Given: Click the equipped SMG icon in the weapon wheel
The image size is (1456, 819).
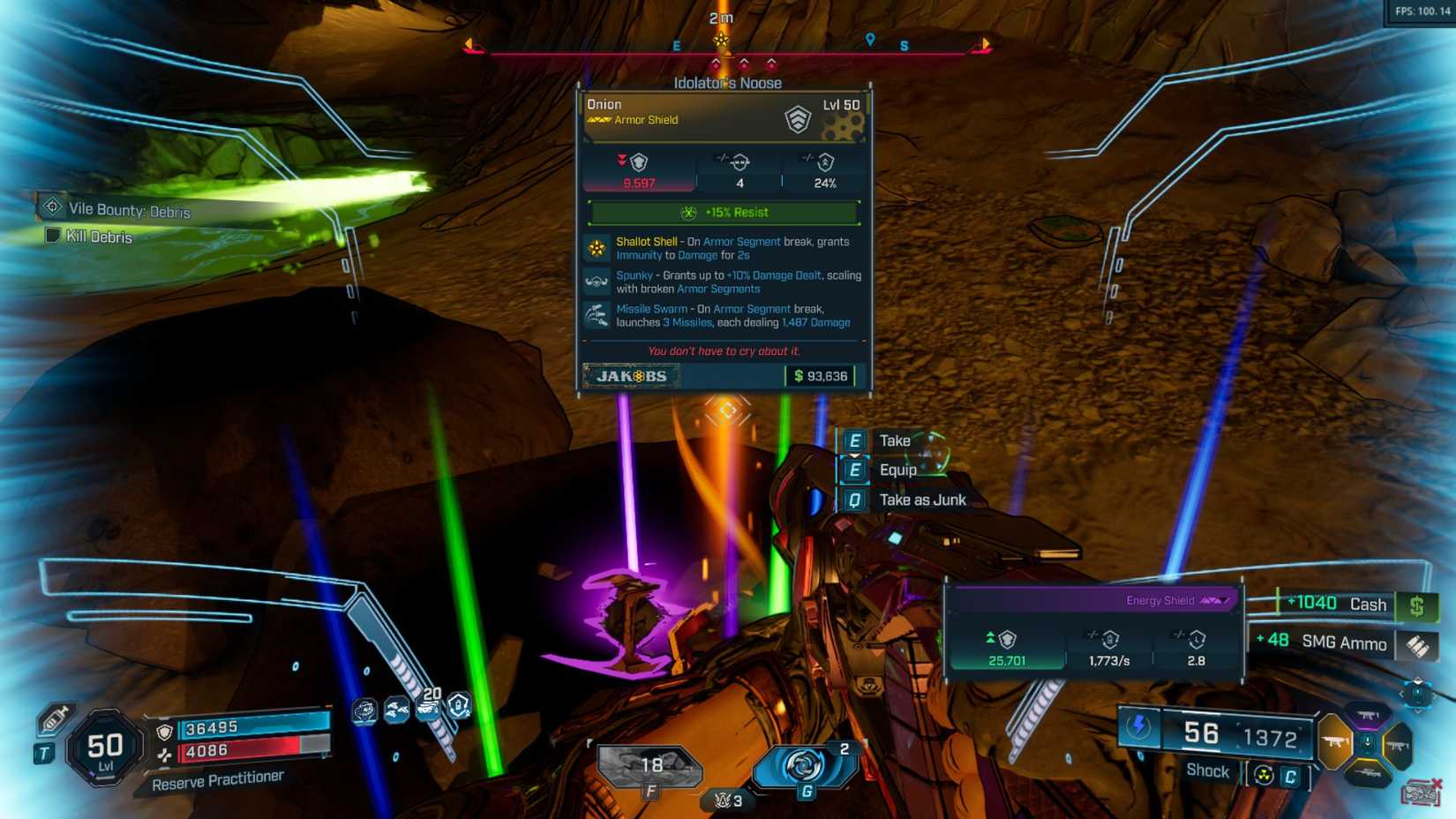Looking at the screenshot, I should pyautogui.click(x=1335, y=740).
